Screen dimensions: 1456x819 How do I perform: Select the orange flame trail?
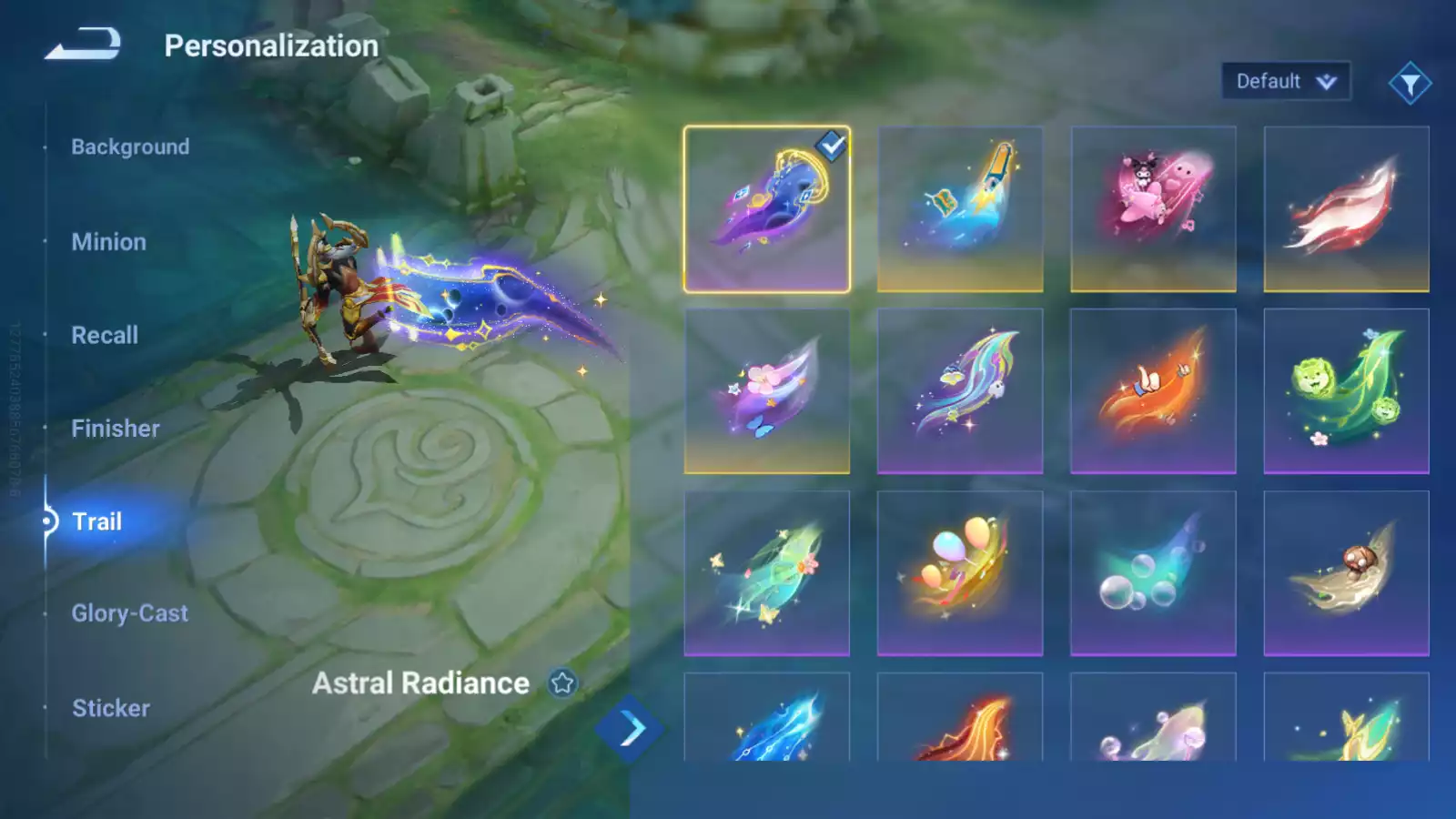tap(1153, 391)
